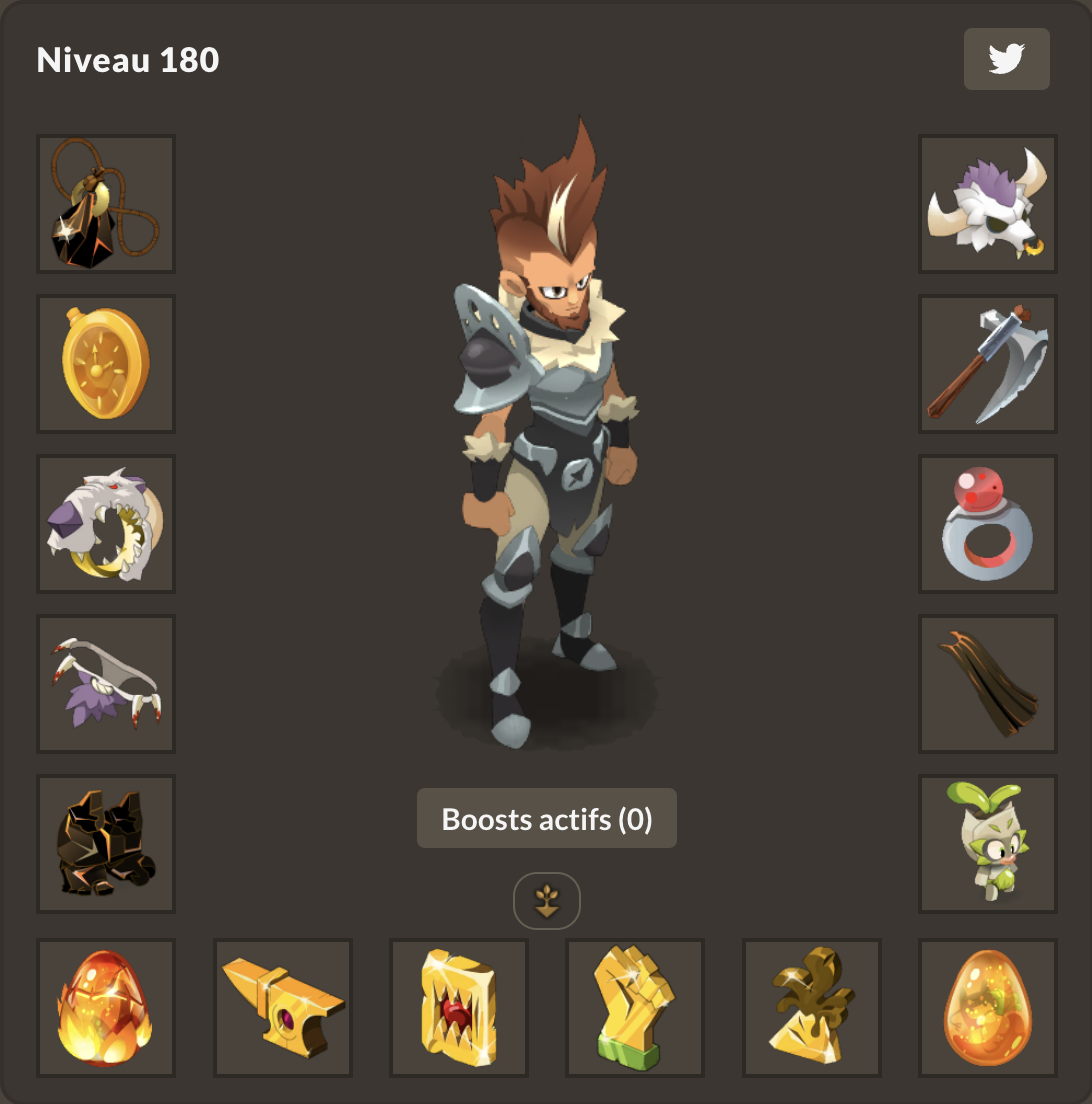Select the dark brown cape slot
The width and height of the screenshot is (1092, 1104).
tap(988, 684)
